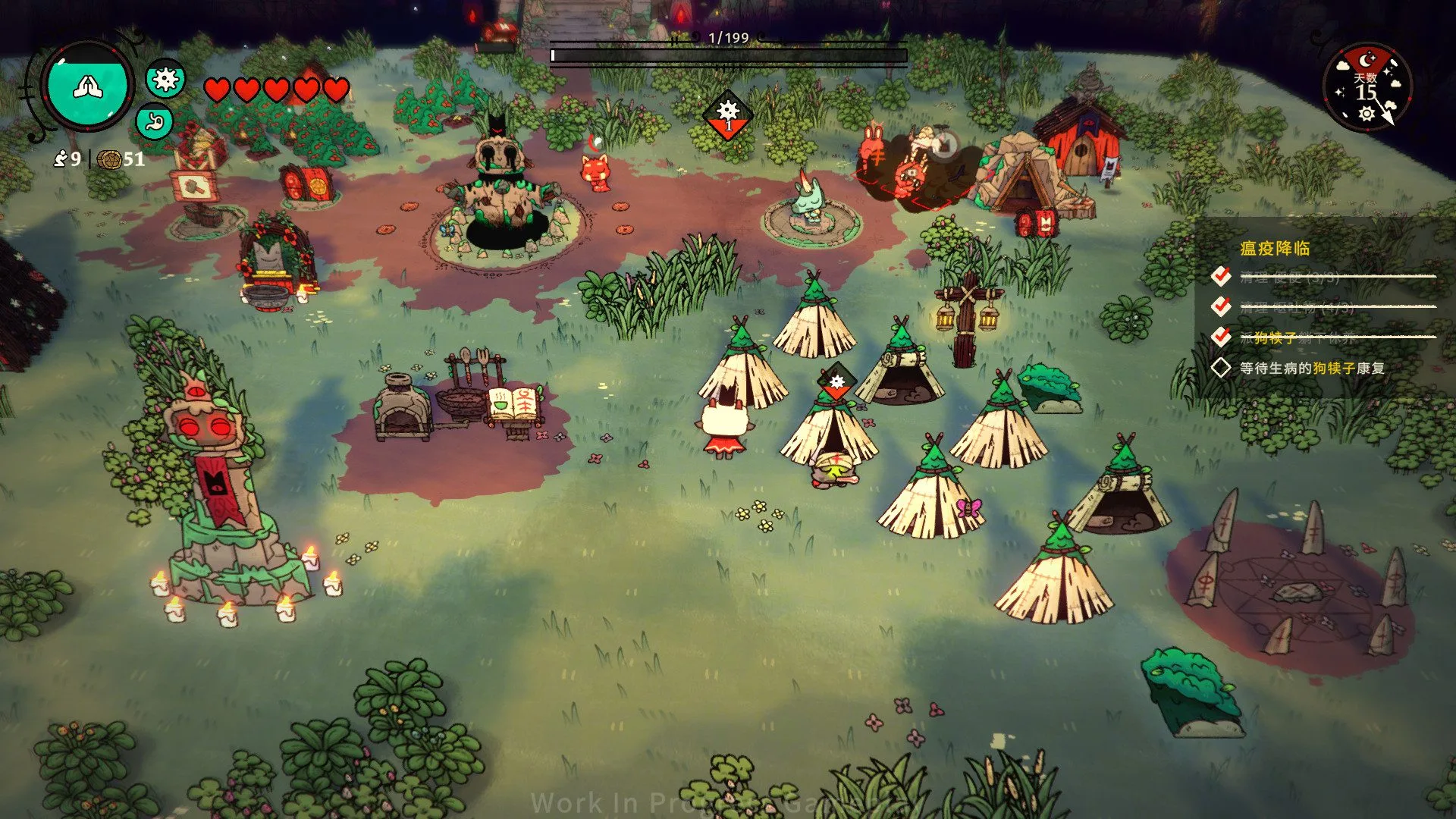Select the objective 等待生病的狗犊子康复
This screenshot has height=819, width=1456.
1311,369
